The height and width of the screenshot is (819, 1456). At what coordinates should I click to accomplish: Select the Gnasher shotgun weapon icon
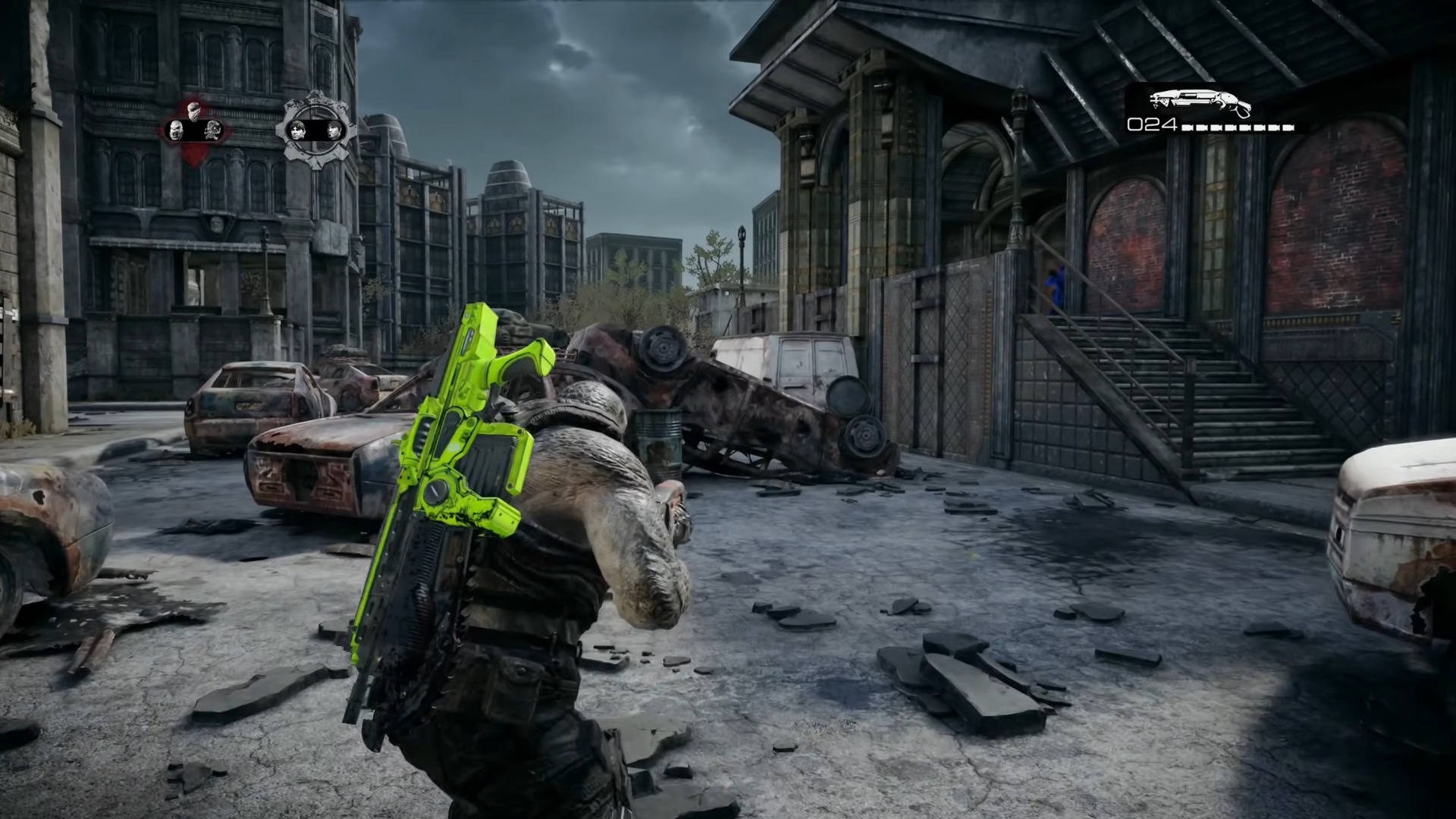(1200, 102)
